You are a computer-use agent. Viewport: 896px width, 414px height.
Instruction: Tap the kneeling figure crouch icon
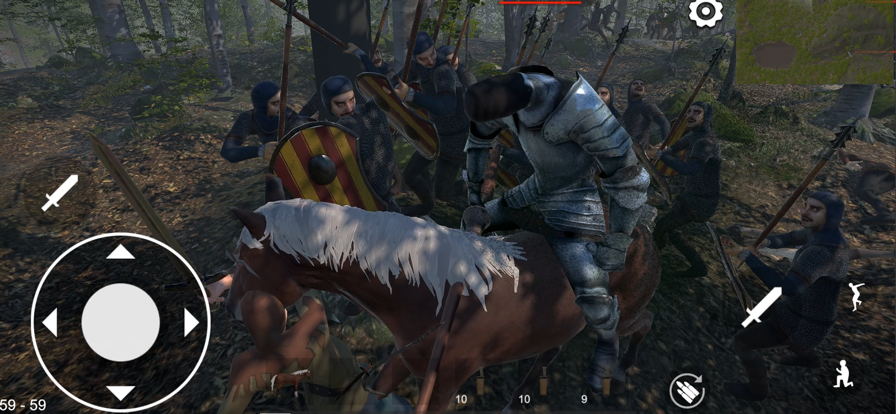pyautogui.click(x=845, y=375)
